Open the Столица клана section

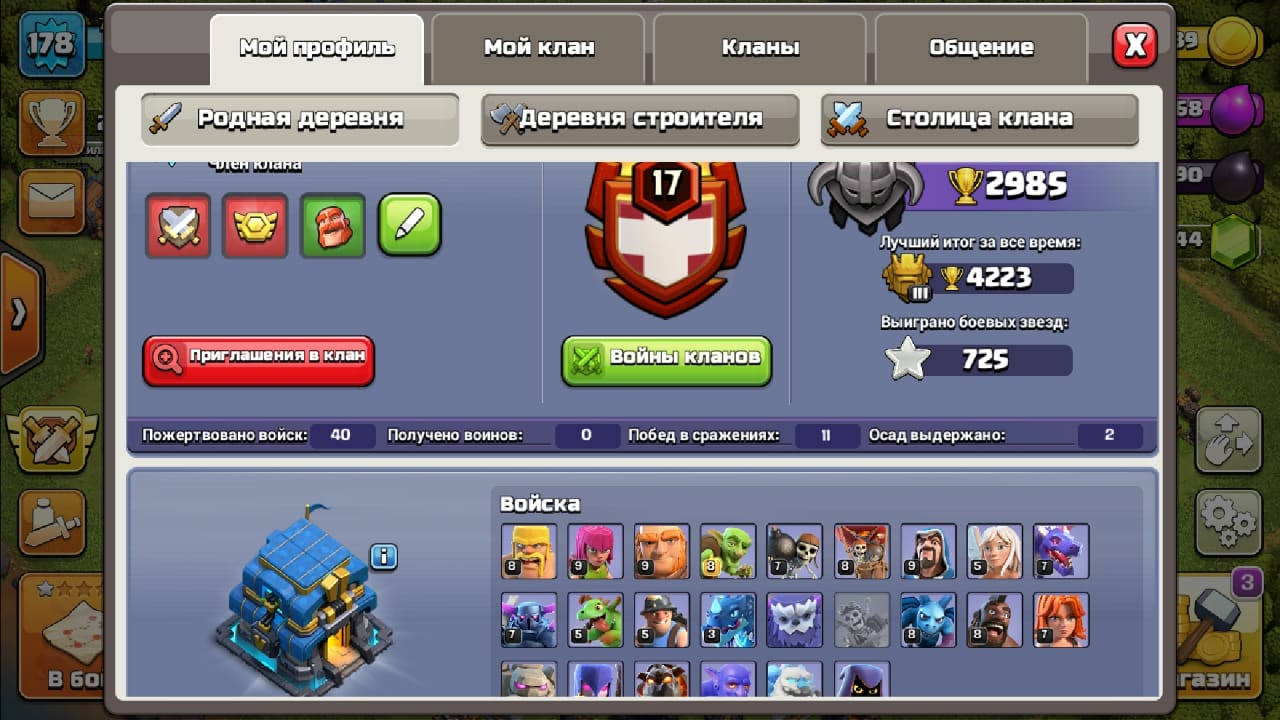pyautogui.click(x=979, y=119)
